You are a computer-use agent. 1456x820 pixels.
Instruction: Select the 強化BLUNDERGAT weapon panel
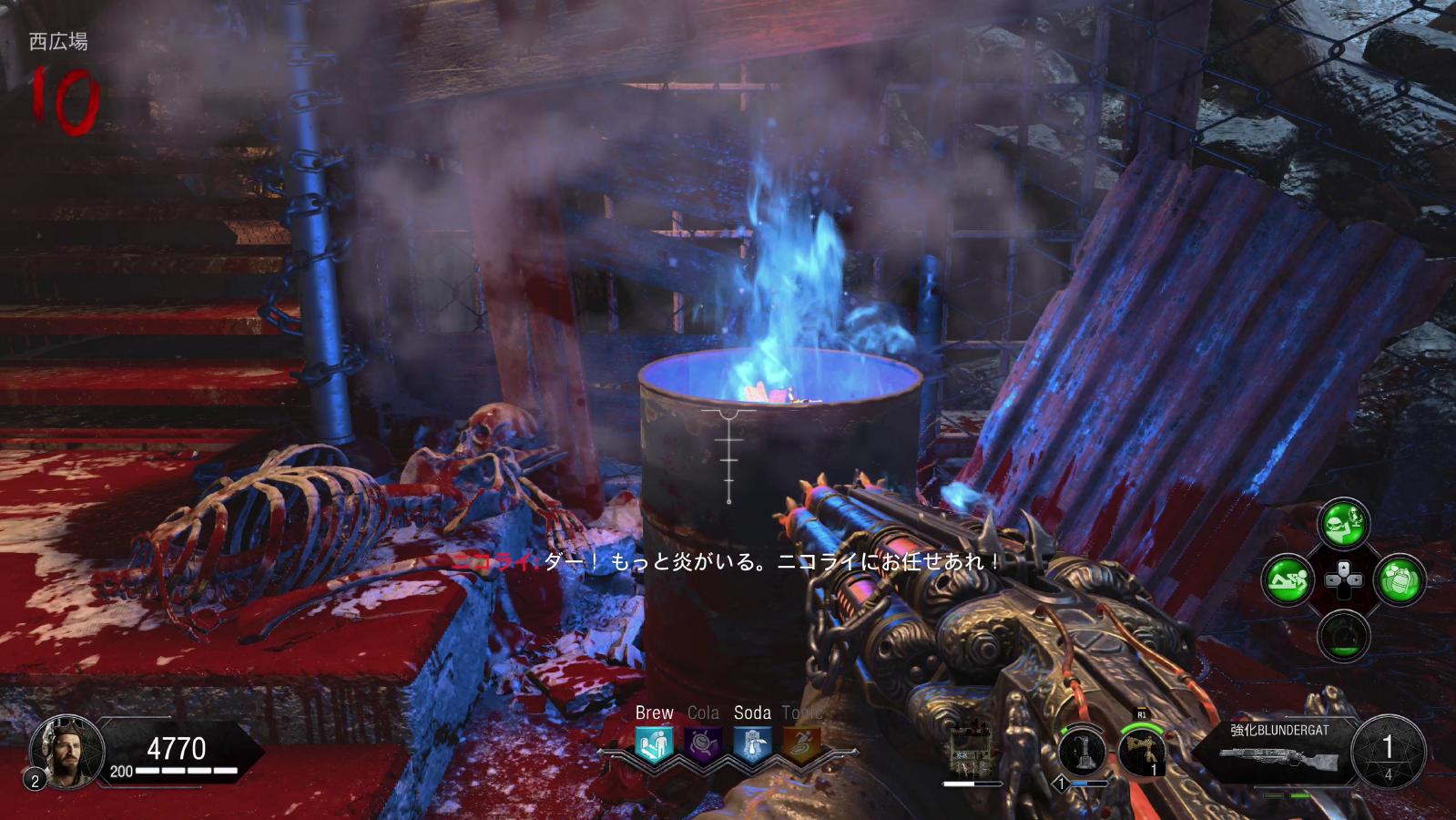(x=1279, y=749)
